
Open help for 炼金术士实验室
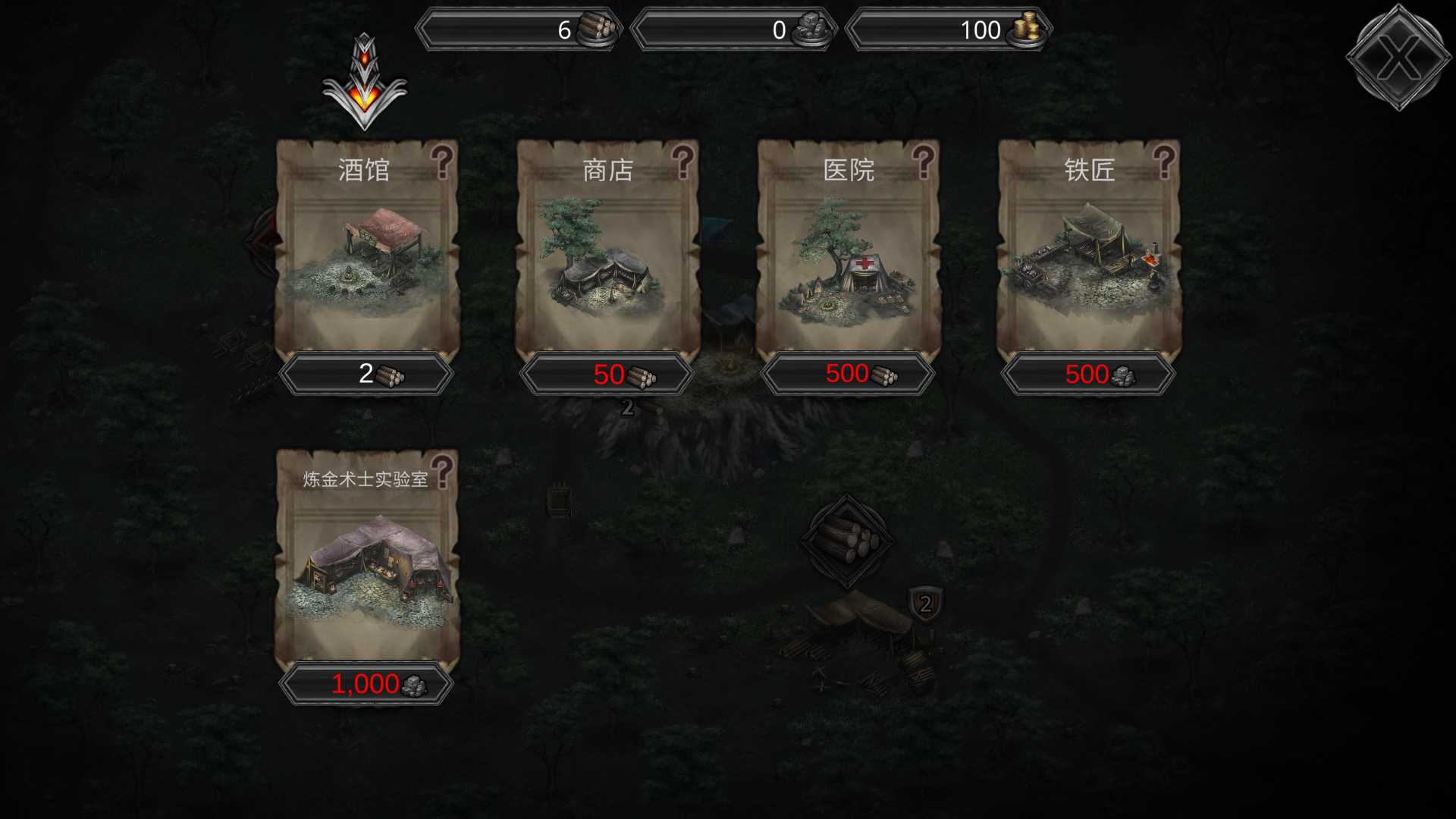pyautogui.click(x=442, y=470)
